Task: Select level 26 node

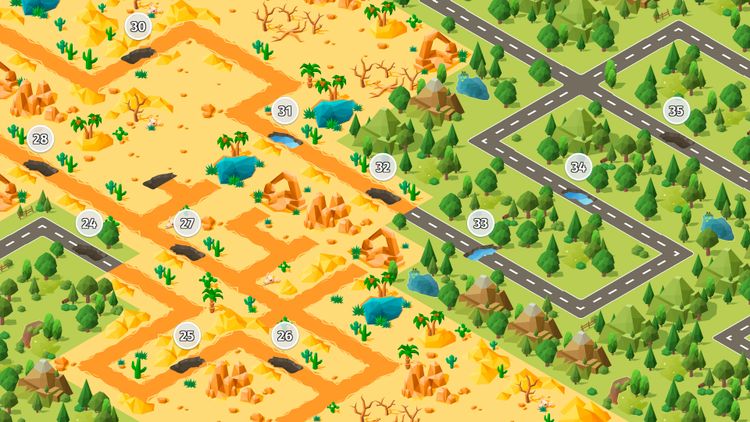Action: (285, 336)
